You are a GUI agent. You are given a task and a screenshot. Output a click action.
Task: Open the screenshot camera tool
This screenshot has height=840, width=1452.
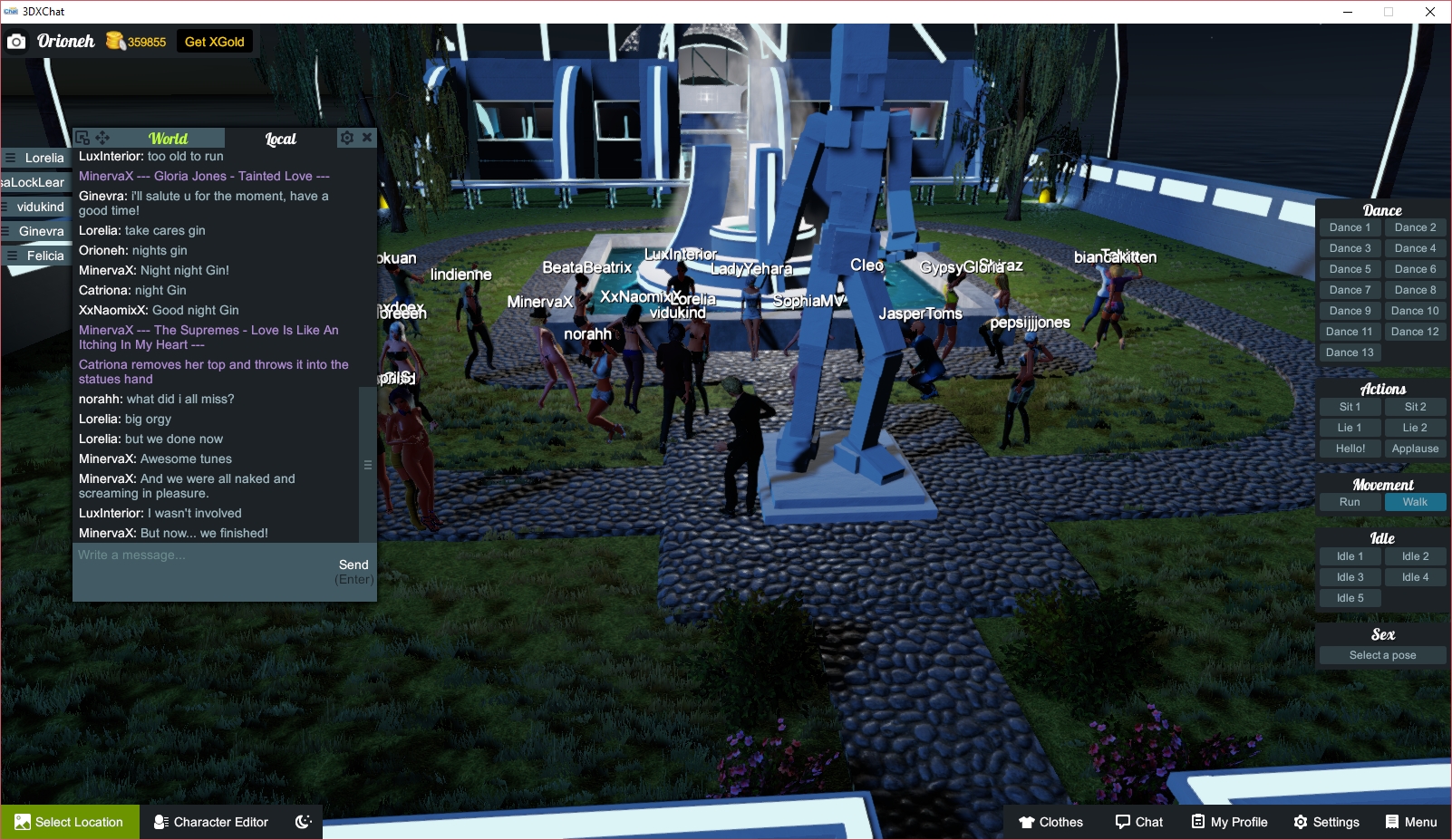click(16, 41)
